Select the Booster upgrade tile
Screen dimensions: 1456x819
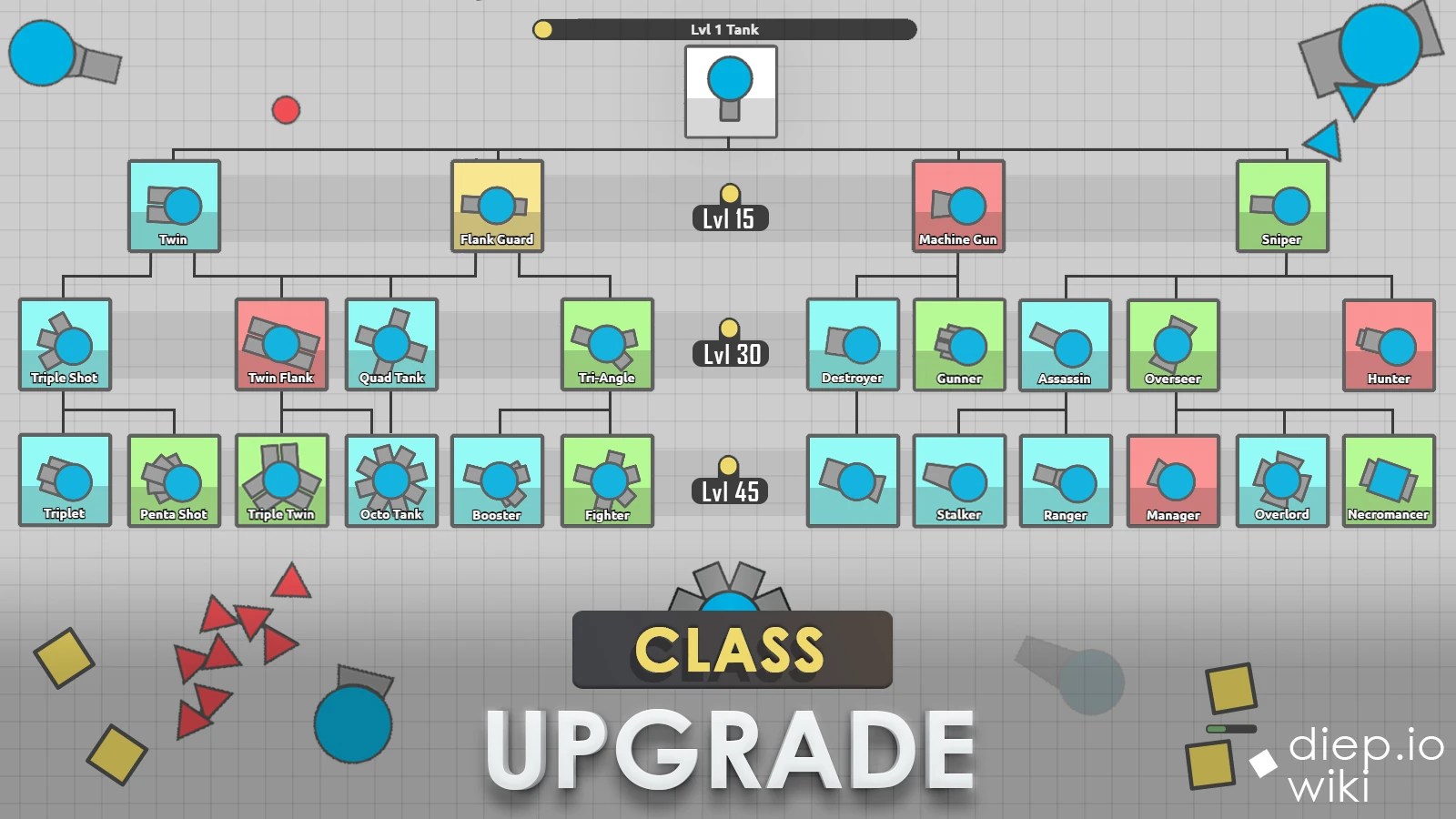499,480
